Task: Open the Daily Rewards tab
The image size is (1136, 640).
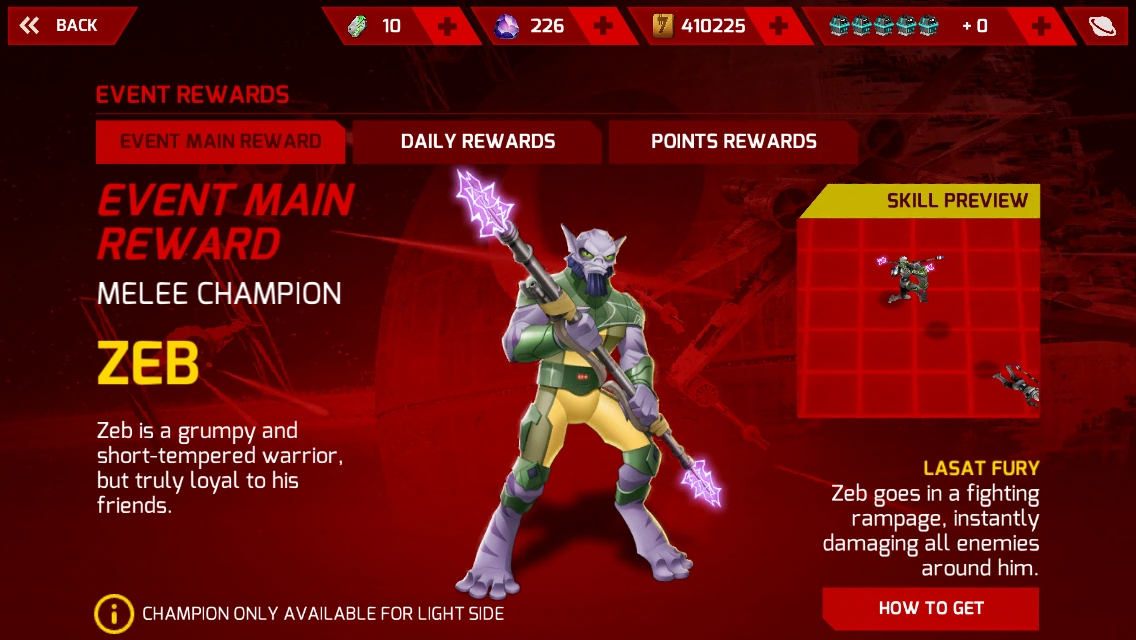Action: point(478,141)
